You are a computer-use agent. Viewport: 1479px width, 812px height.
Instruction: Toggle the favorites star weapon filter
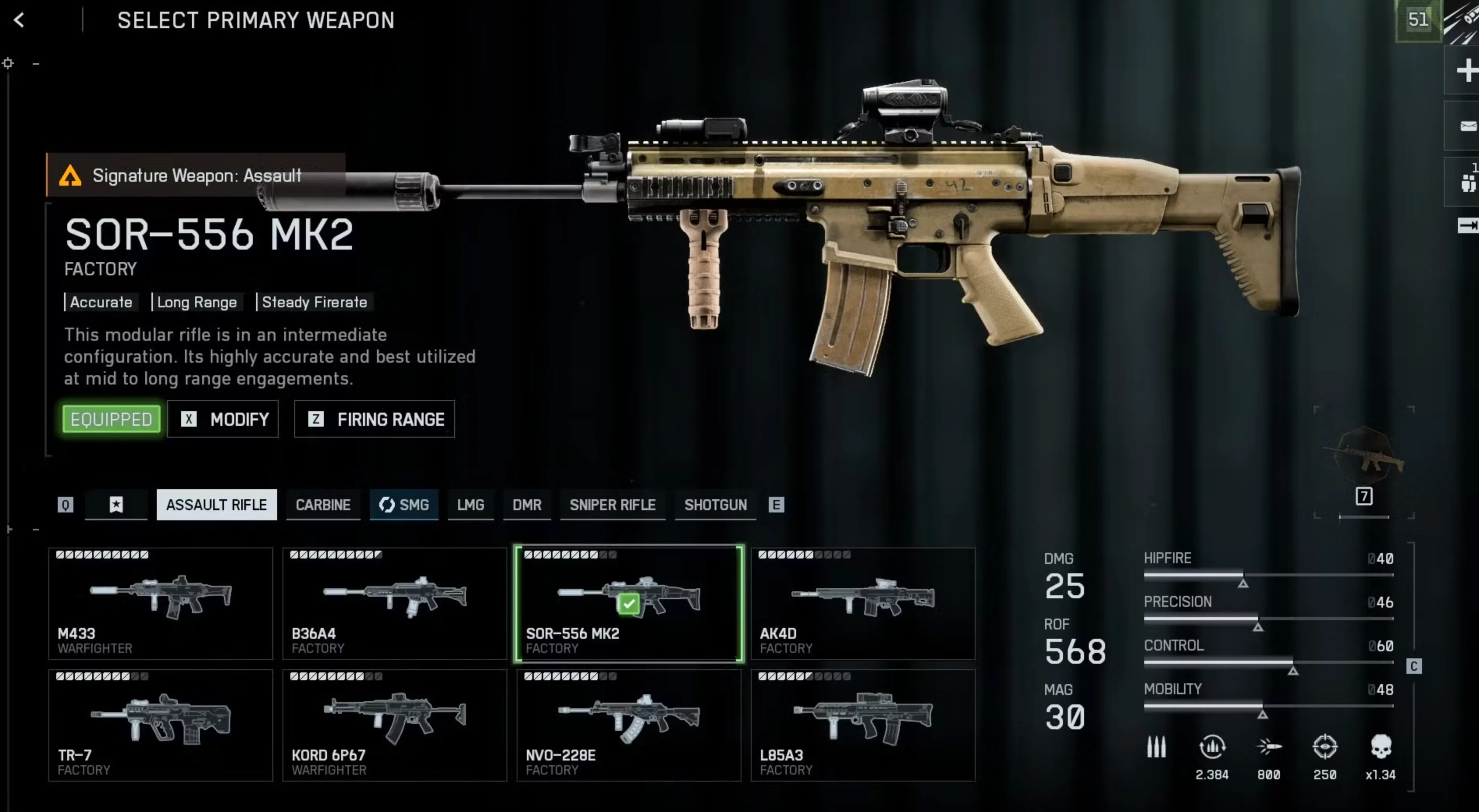[116, 505]
